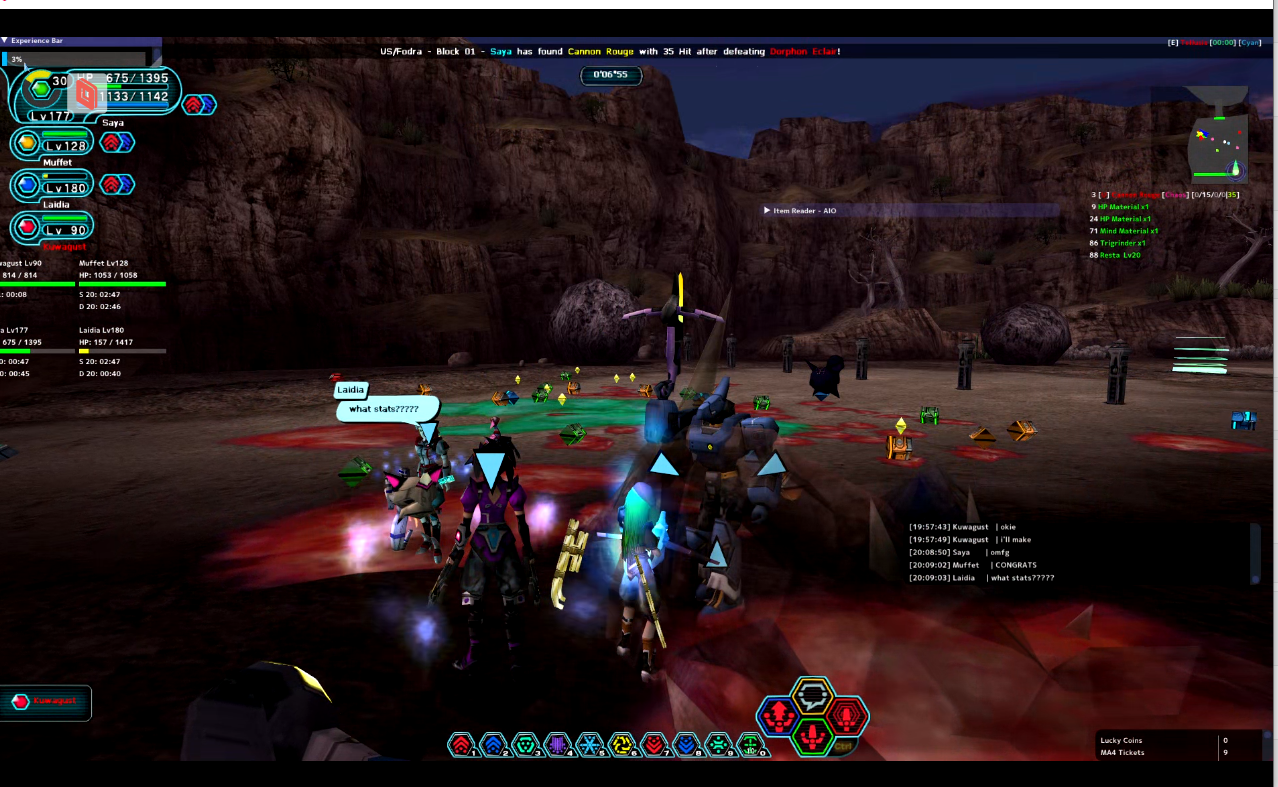The width and height of the screenshot is (1278, 787).
Task: Cast the blue chevron technique in slot 2
Action: click(x=493, y=744)
